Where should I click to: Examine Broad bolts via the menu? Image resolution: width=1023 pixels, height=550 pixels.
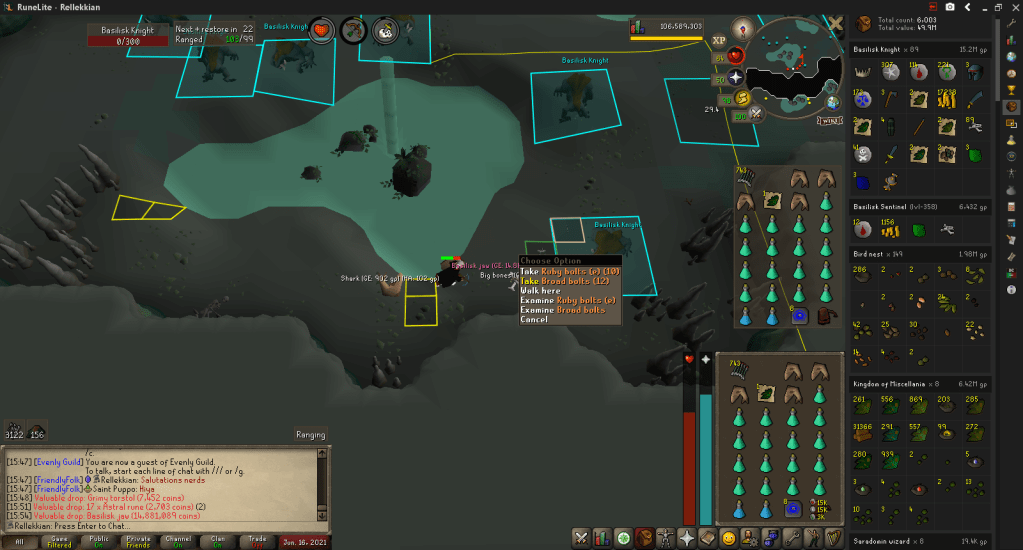[562, 310]
